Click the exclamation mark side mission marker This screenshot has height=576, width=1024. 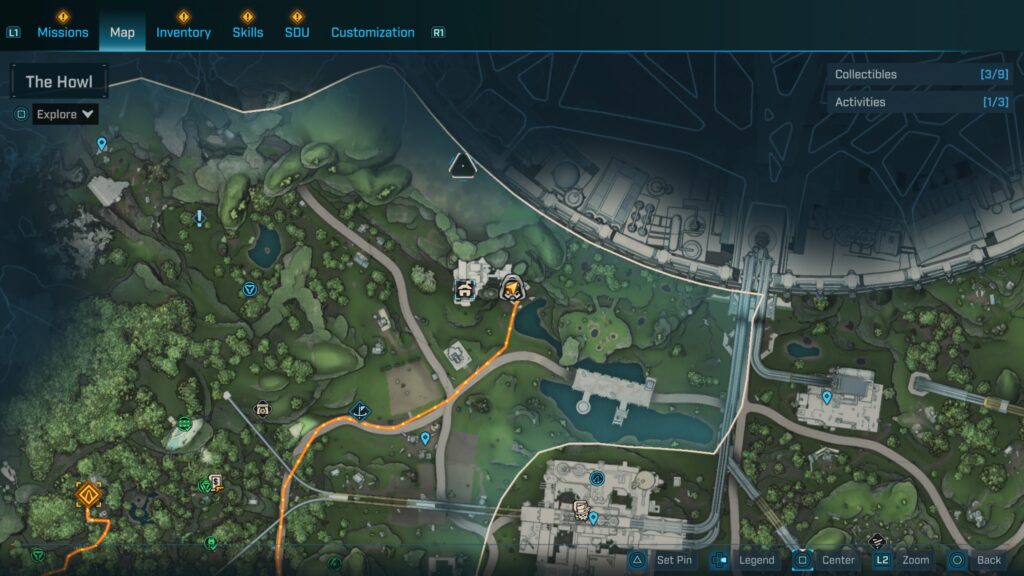click(x=200, y=217)
